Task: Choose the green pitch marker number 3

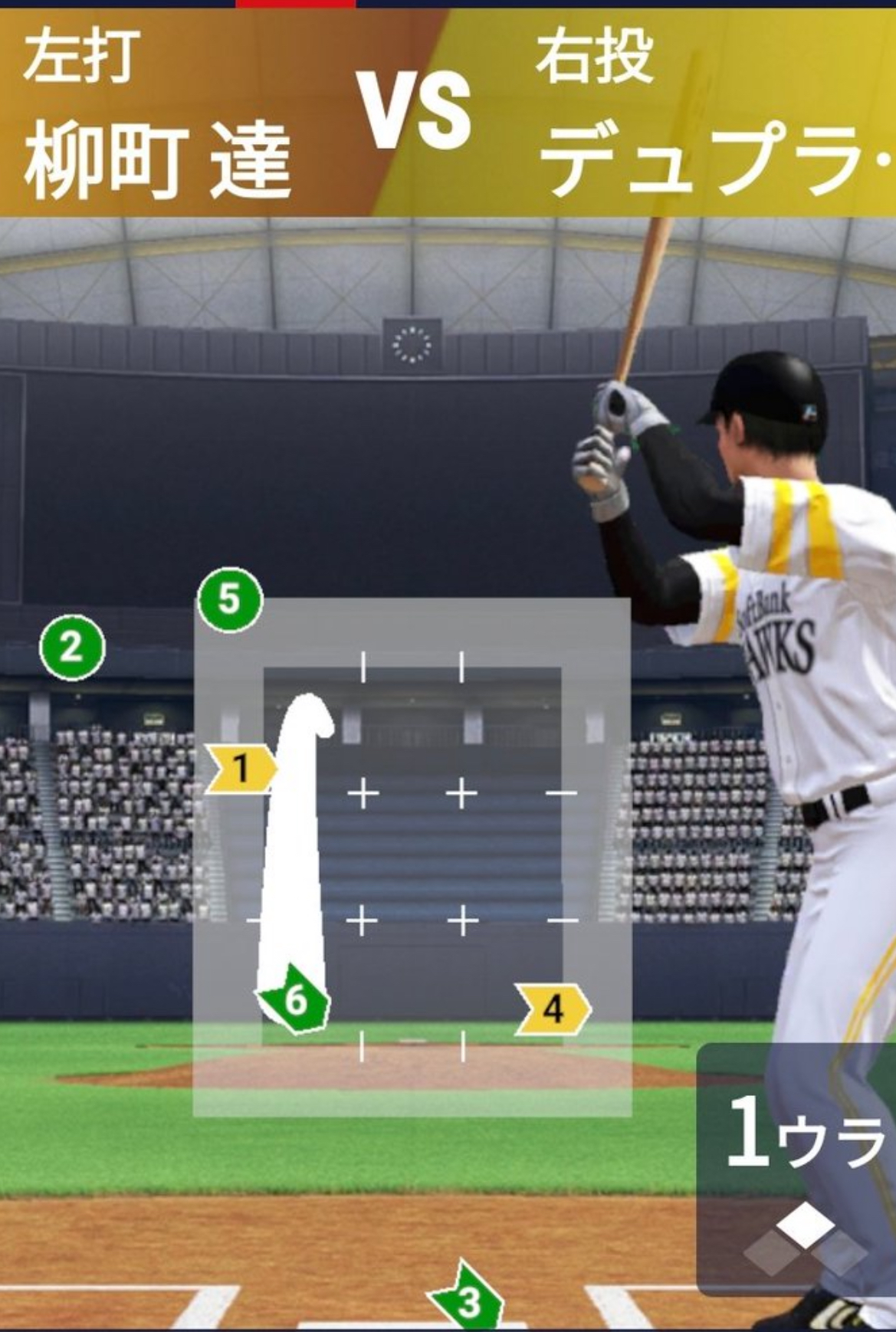Action: (468, 1300)
